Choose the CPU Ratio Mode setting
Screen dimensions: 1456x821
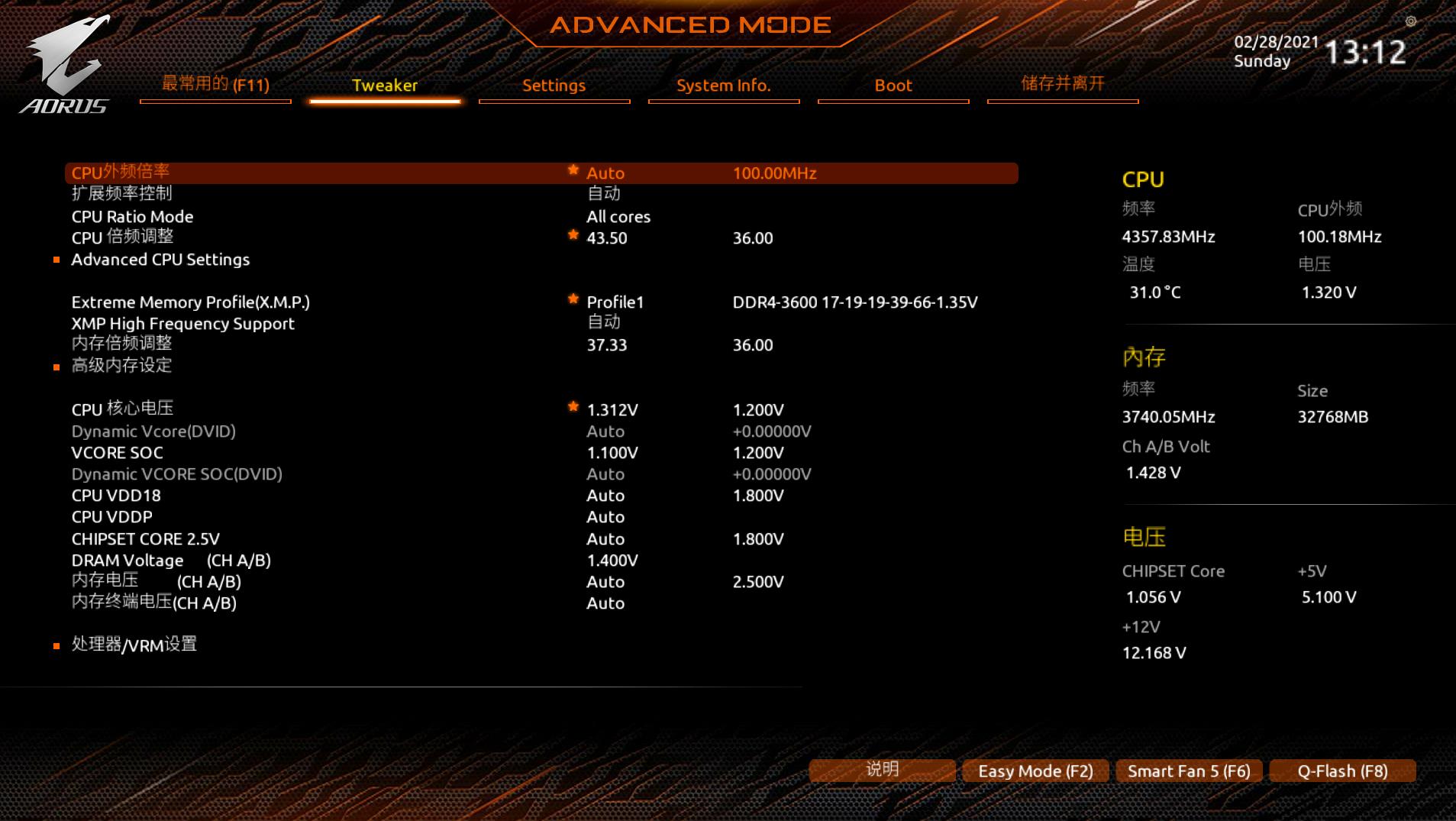click(x=132, y=217)
